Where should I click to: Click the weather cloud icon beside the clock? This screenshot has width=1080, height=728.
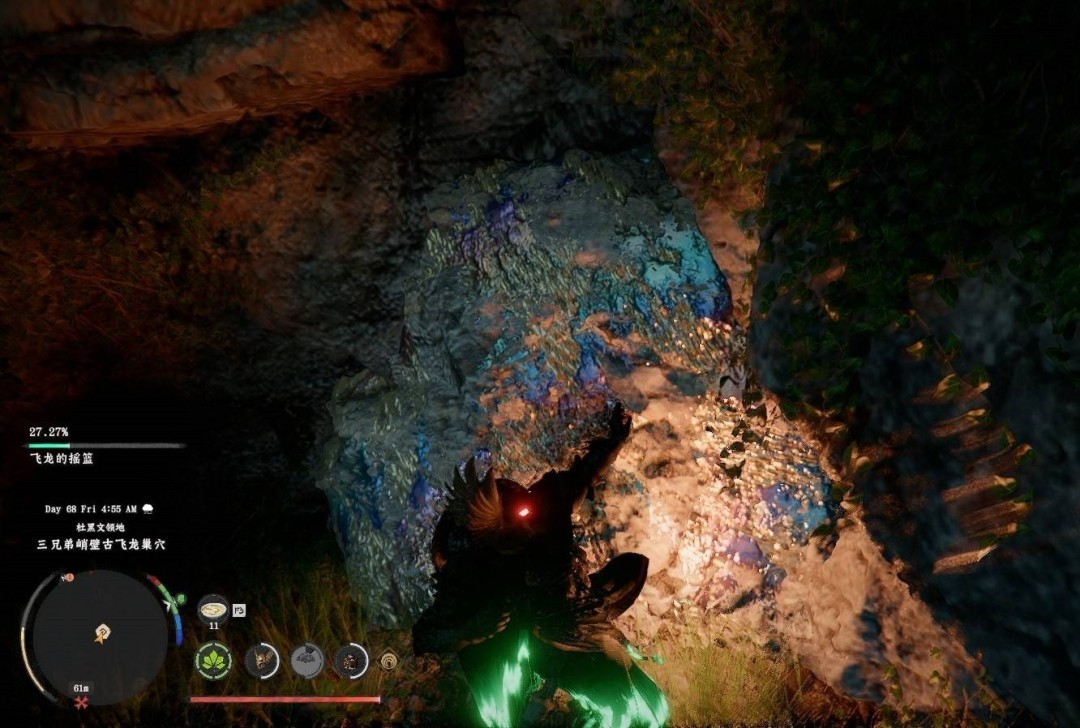148,509
